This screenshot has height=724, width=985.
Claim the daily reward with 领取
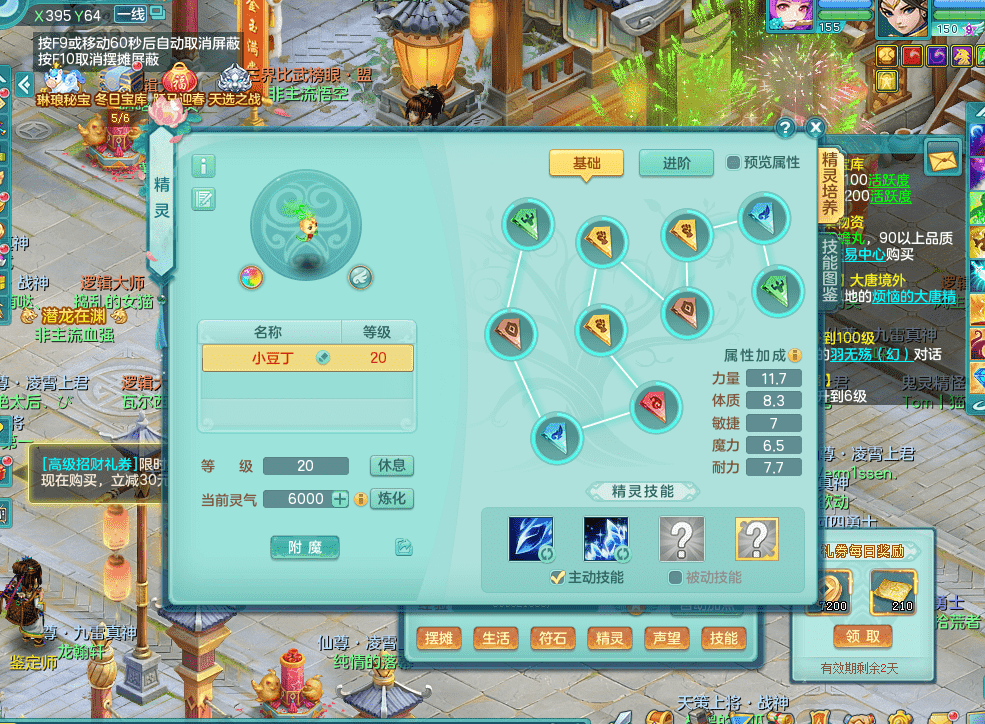[x=863, y=637]
